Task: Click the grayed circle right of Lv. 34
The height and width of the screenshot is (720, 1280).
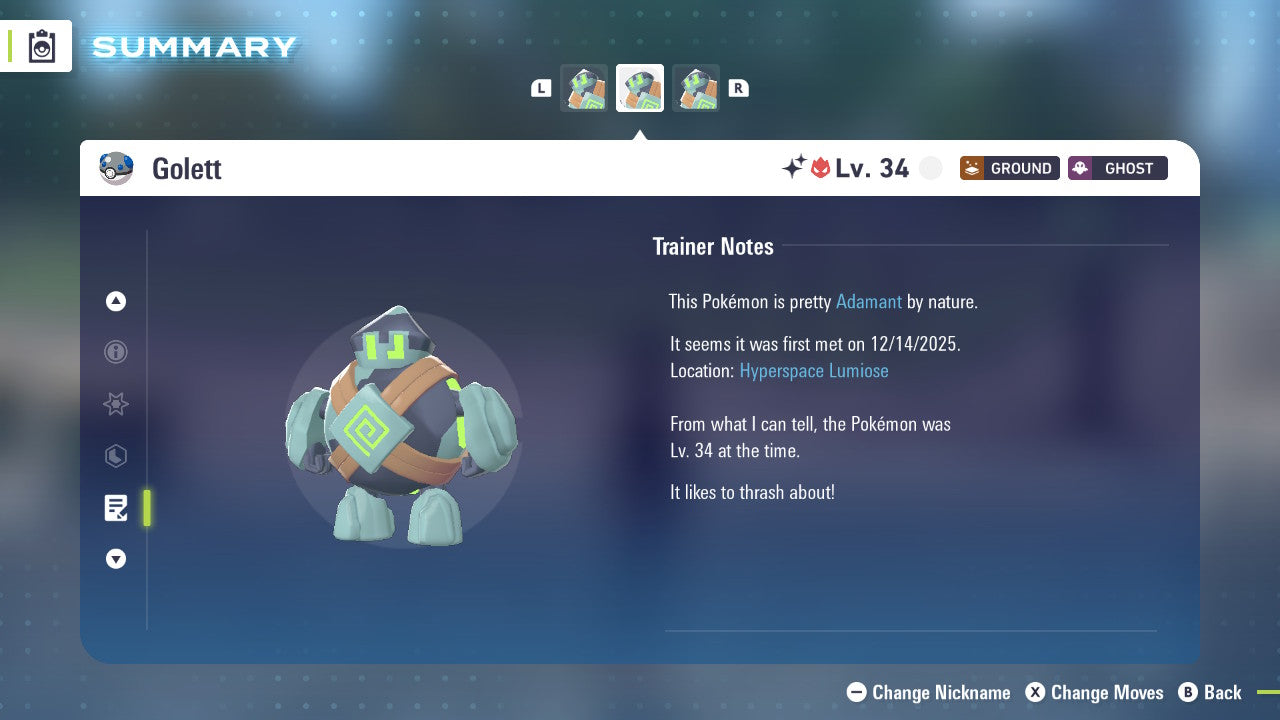Action: 930,168
